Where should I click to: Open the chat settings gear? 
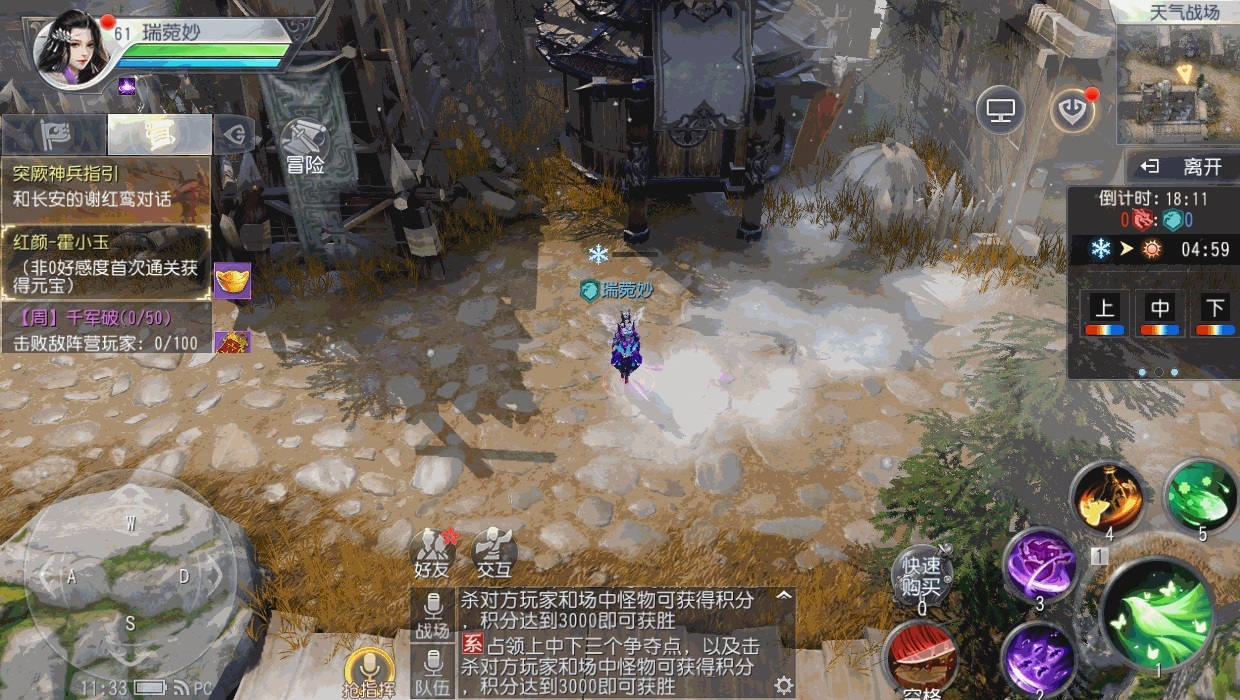(783, 684)
